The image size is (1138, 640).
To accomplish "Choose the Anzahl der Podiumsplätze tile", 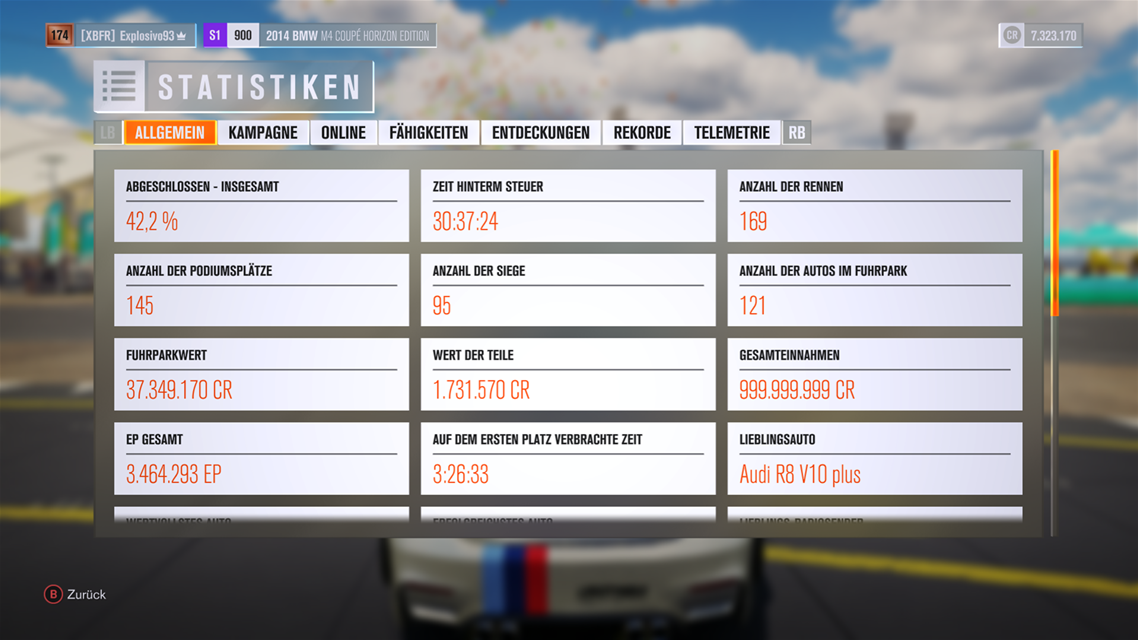I will pyautogui.click(x=261, y=290).
